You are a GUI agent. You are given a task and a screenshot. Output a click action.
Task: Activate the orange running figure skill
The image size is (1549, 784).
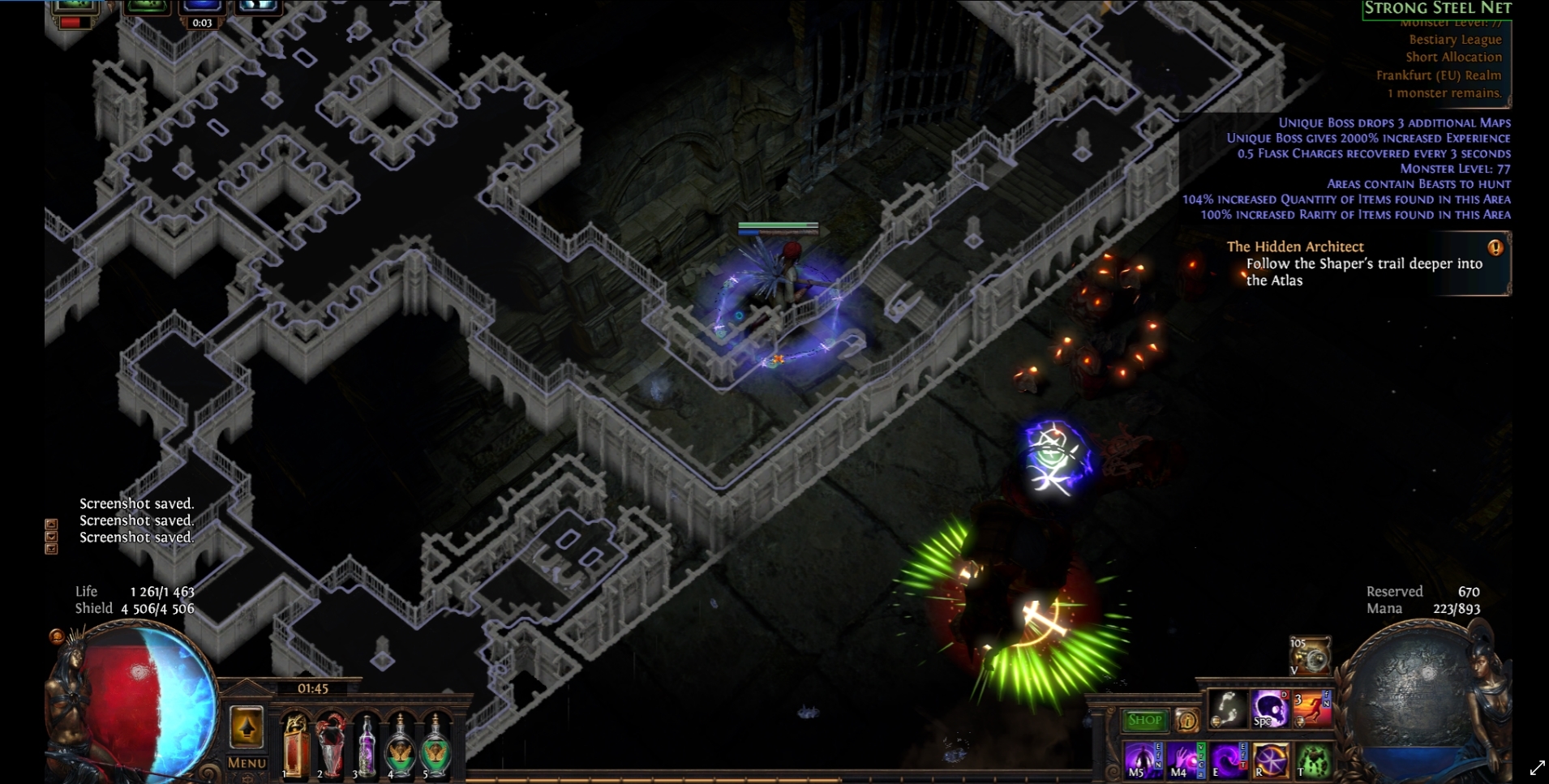pyautogui.click(x=1311, y=710)
